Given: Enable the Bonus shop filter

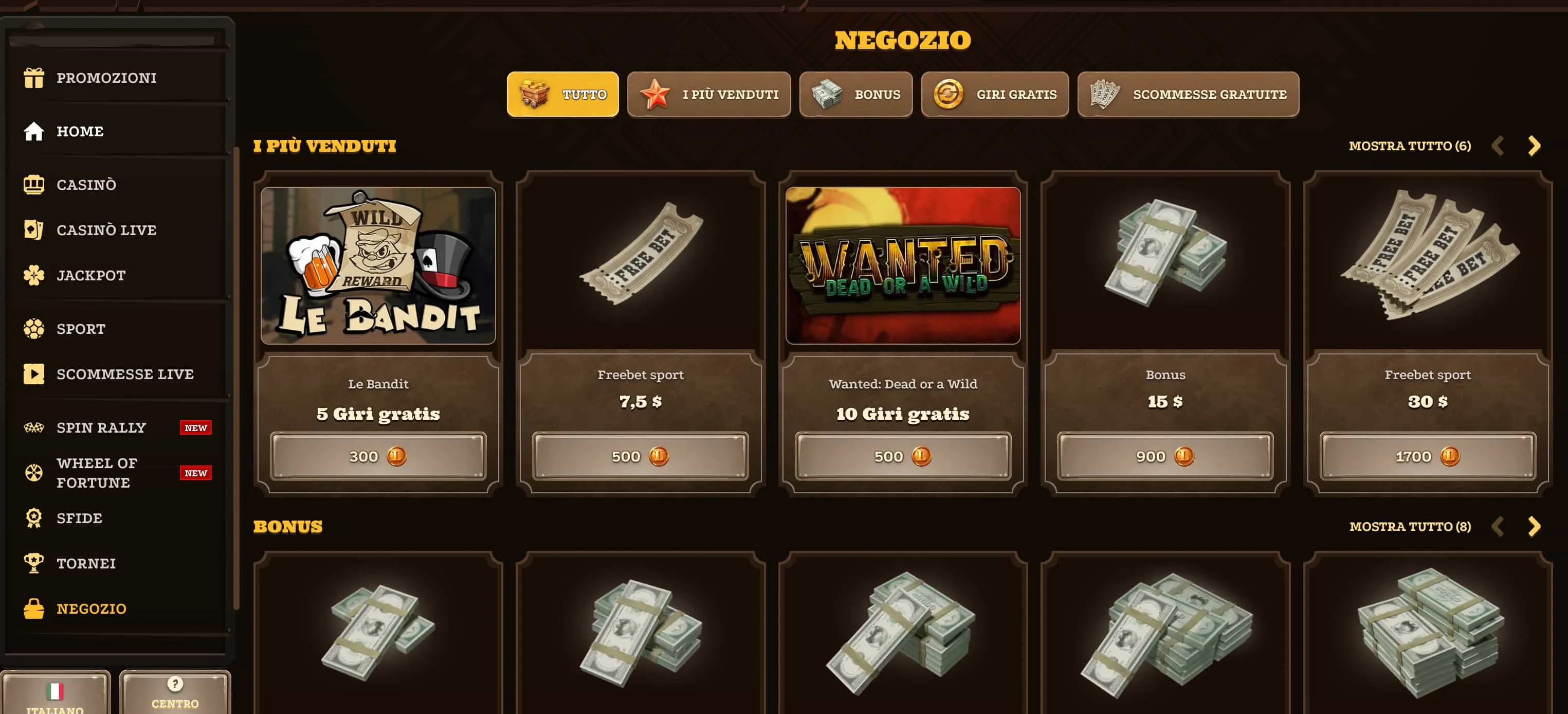Looking at the screenshot, I should click(x=855, y=94).
